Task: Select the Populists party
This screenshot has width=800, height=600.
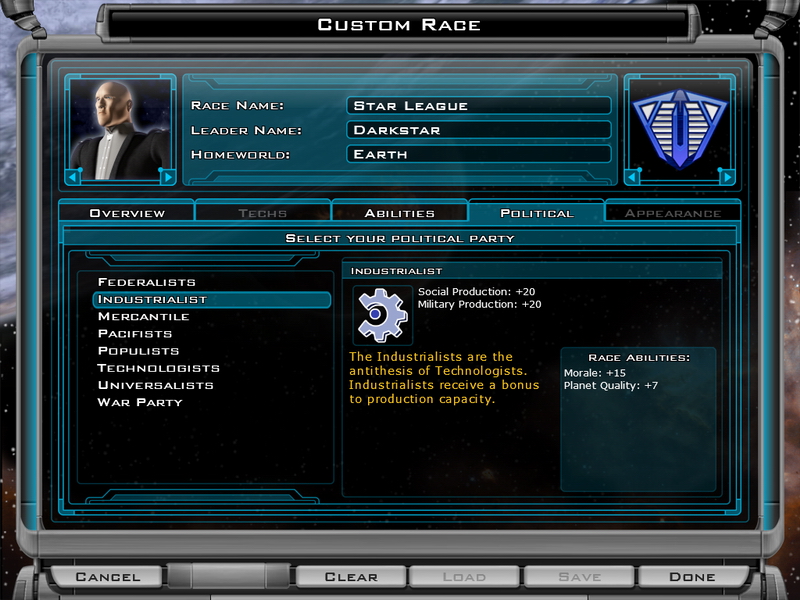Action: (x=138, y=351)
